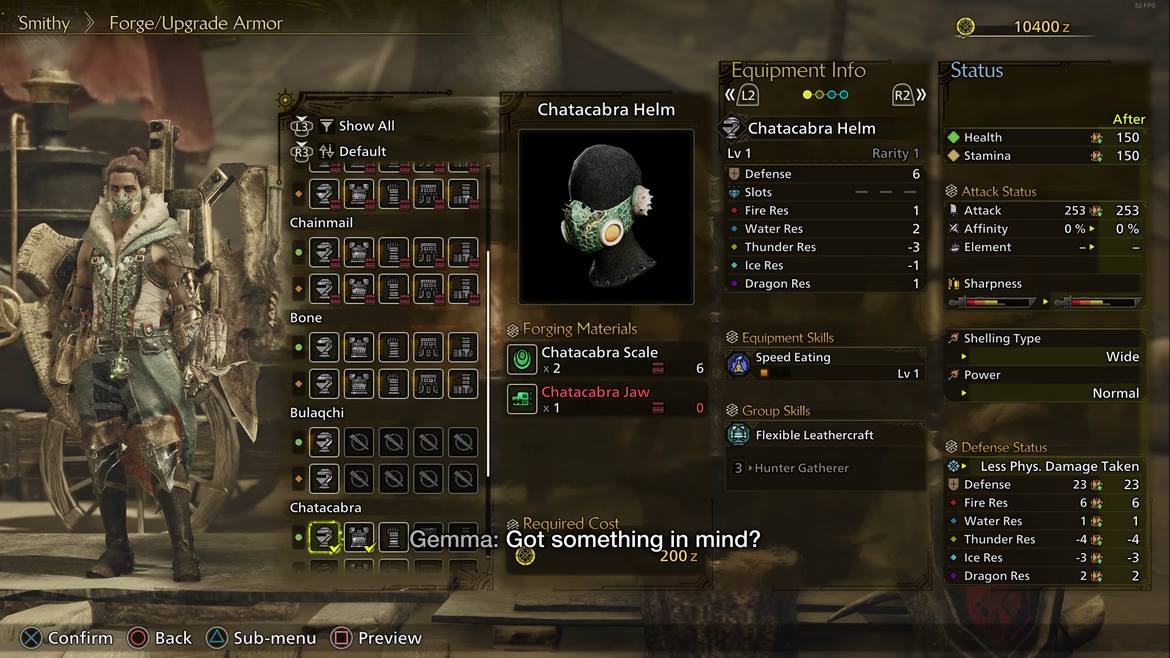The height and width of the screenshot is (658, 1170).
Task: Click the Chatacabra Helm preview image
Action: pyautogui.click(x=606, y=216)
